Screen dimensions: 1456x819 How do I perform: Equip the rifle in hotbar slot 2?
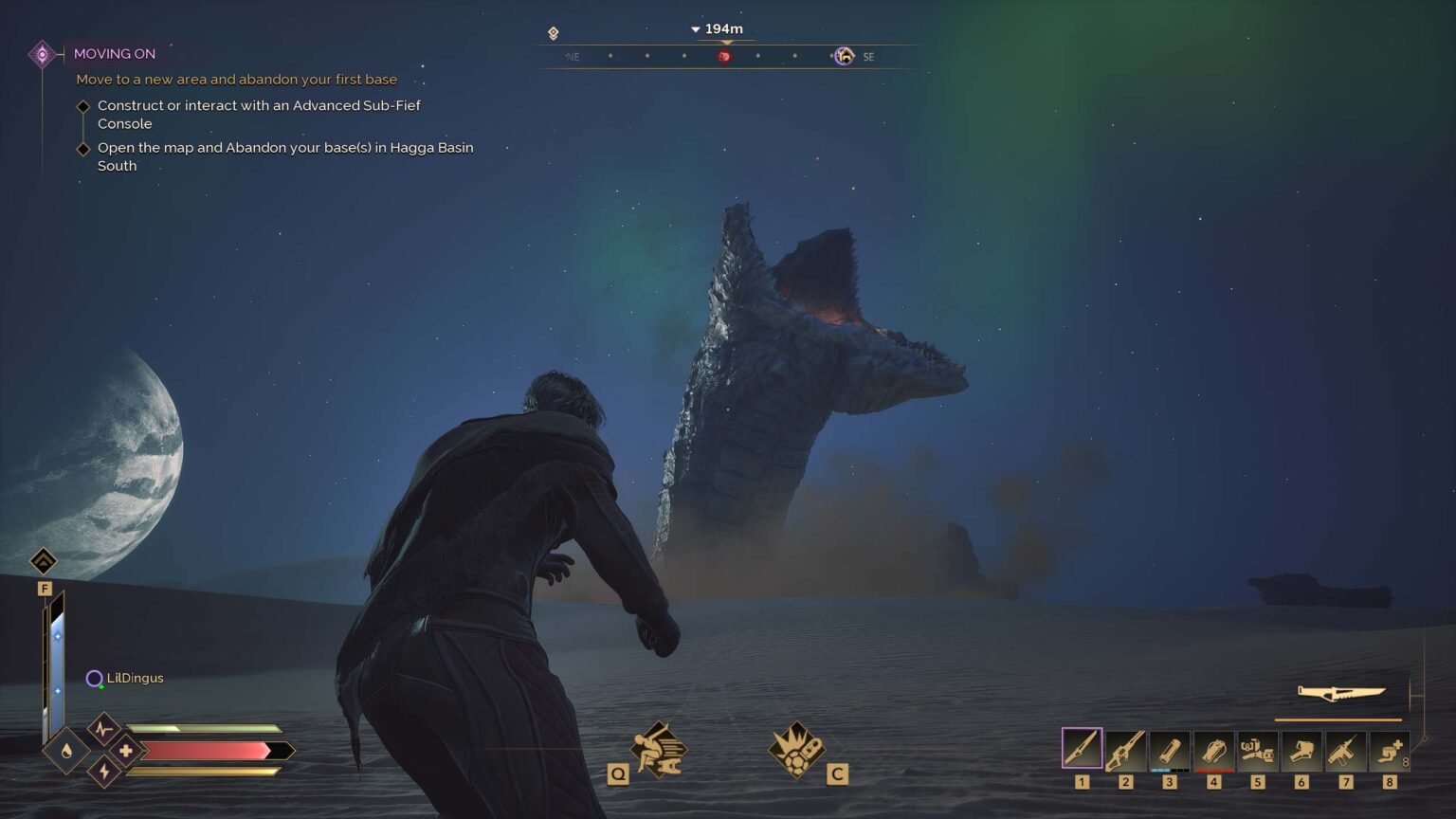click(1126, 751)
